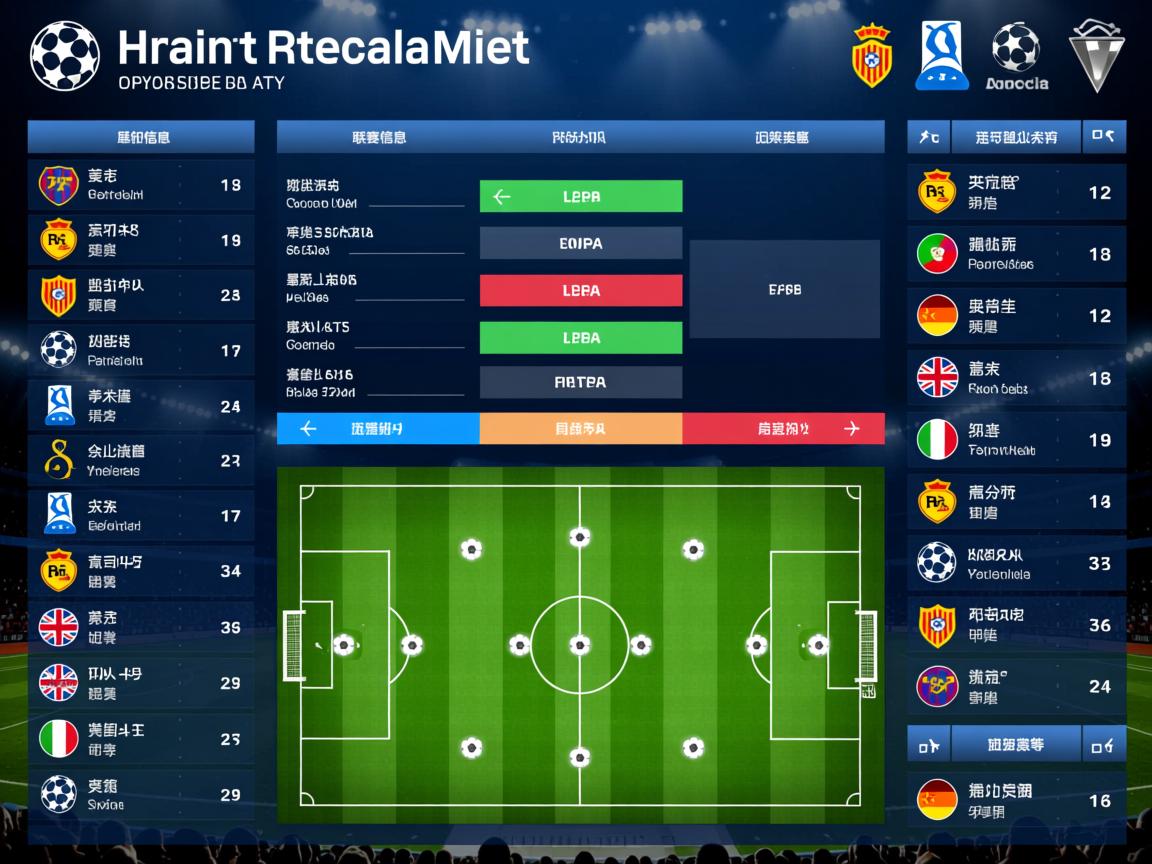Choose the left-list Italian flag team scoring 25
Viewport: 1152px width, 864px height.
coord(140,739)
